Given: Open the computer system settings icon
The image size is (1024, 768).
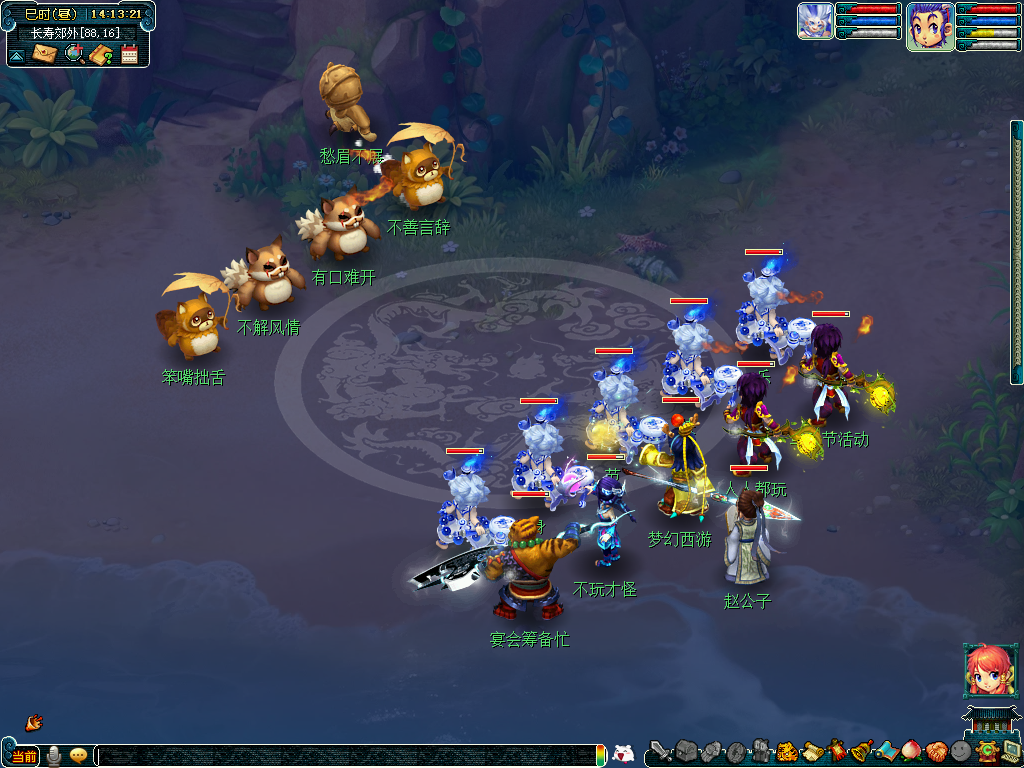Looking at the screenshot, I should (x=1010, y=751).
